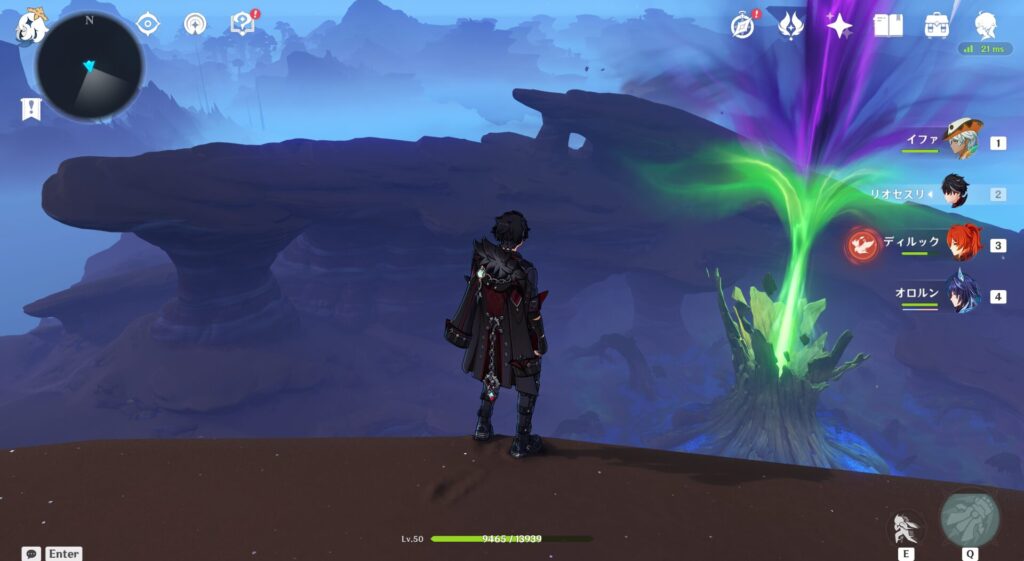Click the circular arch icon beside the eye
Screen dimensions: 1024x561
tap(195, 24)
